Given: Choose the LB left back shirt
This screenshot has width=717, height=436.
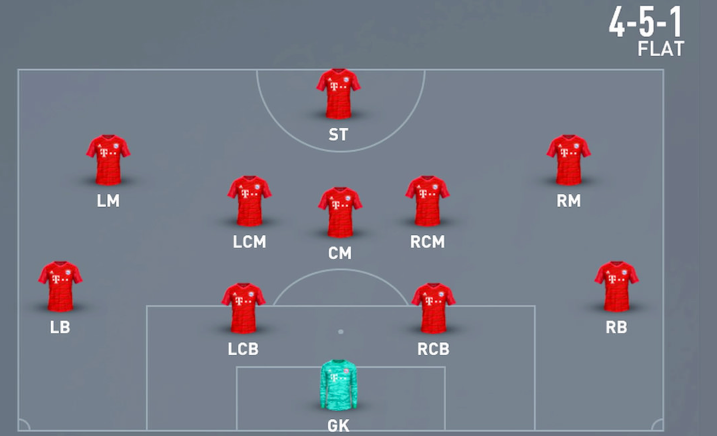Looking at the screenshot, I should click(60, 285).
